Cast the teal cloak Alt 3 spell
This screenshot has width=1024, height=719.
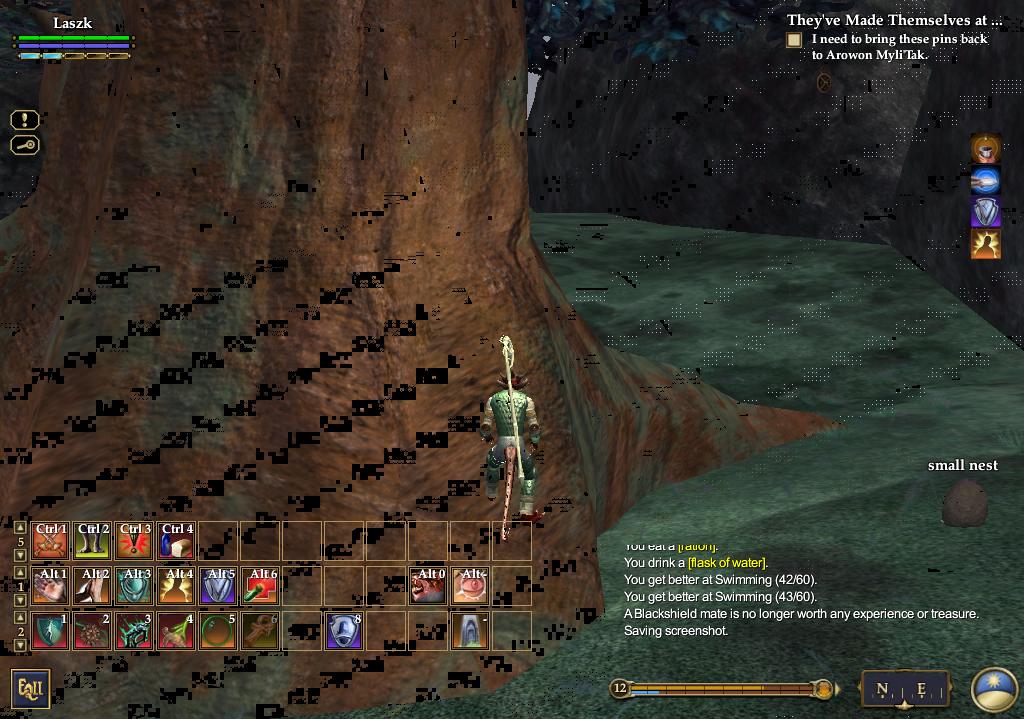tap(134, 586)
